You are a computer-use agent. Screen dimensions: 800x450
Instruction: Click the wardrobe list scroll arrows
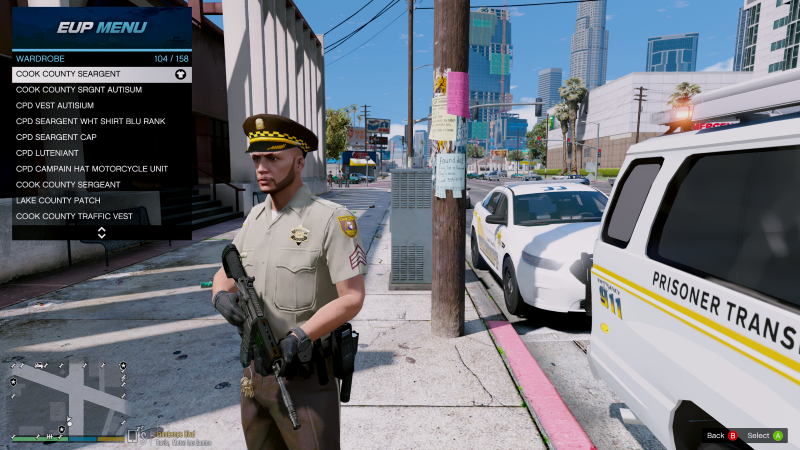tap(101, 232)
